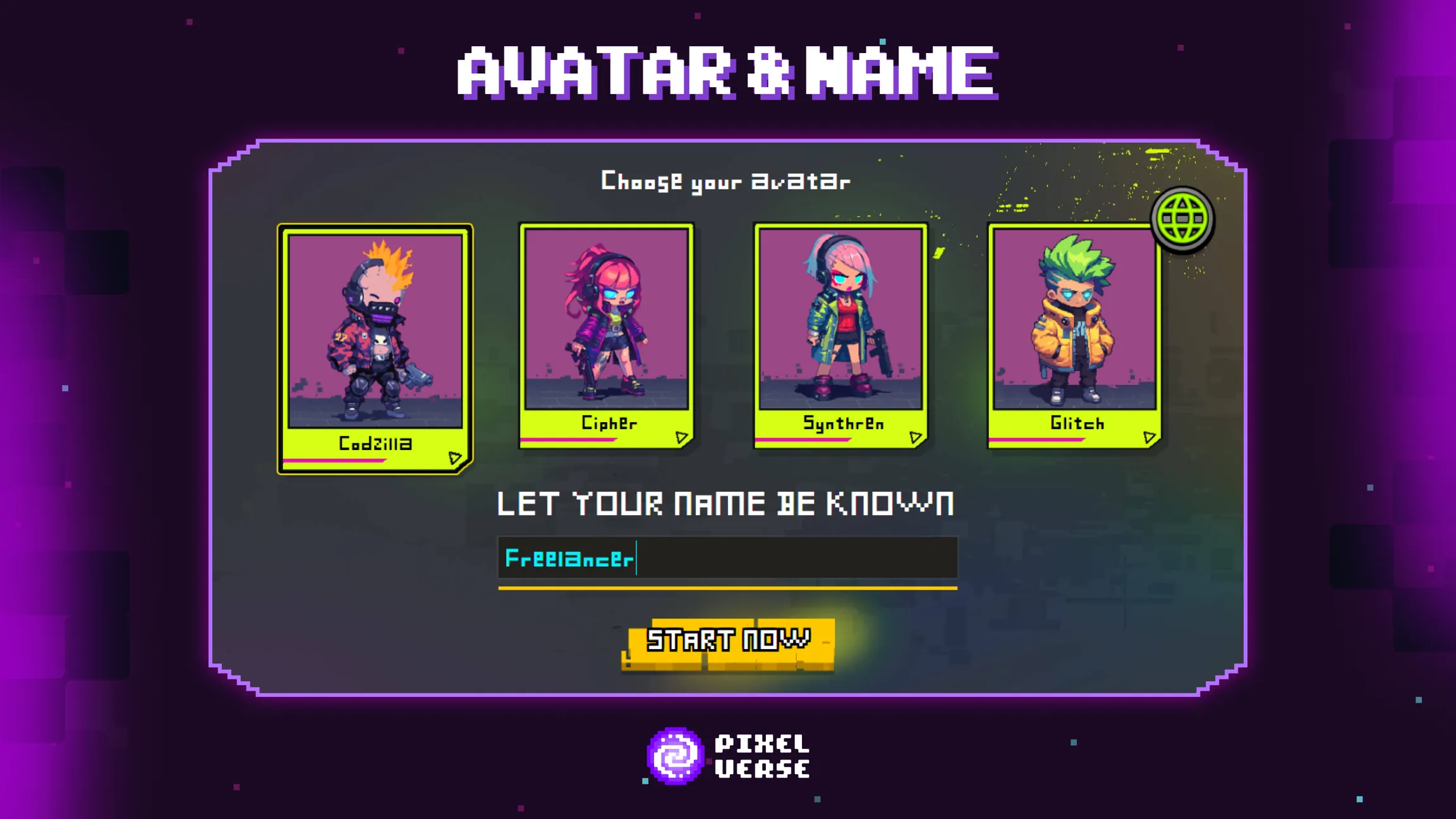Click the globe icon in the top-right corner
Viewport: 1456px width, 819px height.
[1181, 217]
